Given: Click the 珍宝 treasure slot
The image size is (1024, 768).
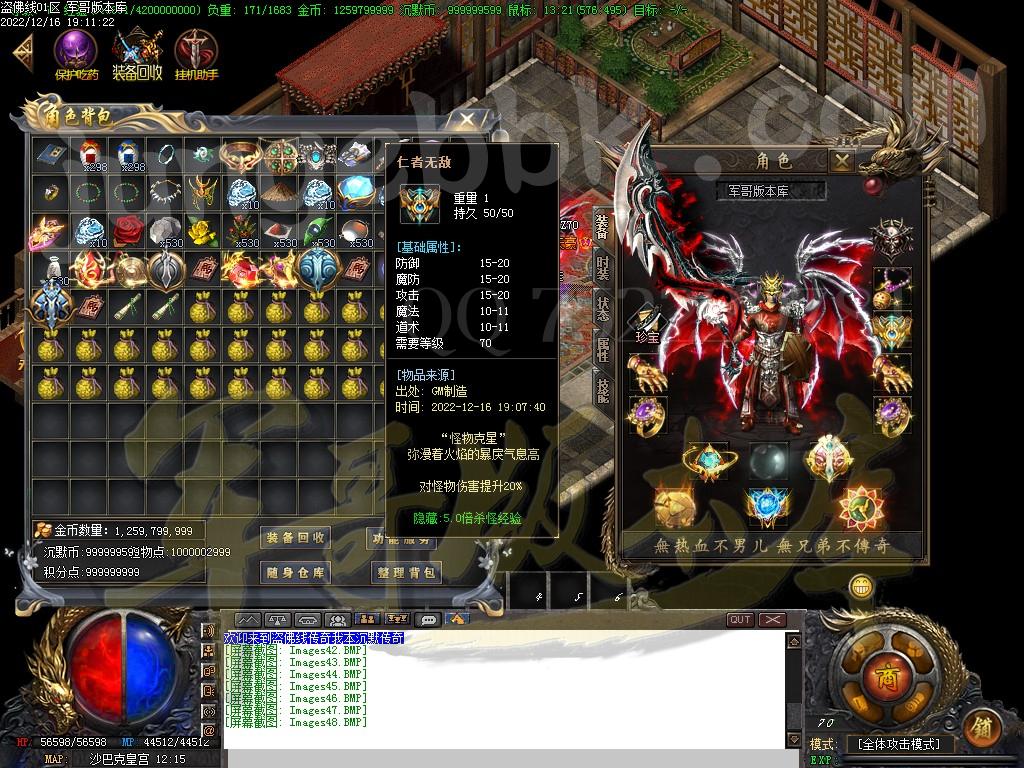Looking at the screenshot, I should point(648,322).
